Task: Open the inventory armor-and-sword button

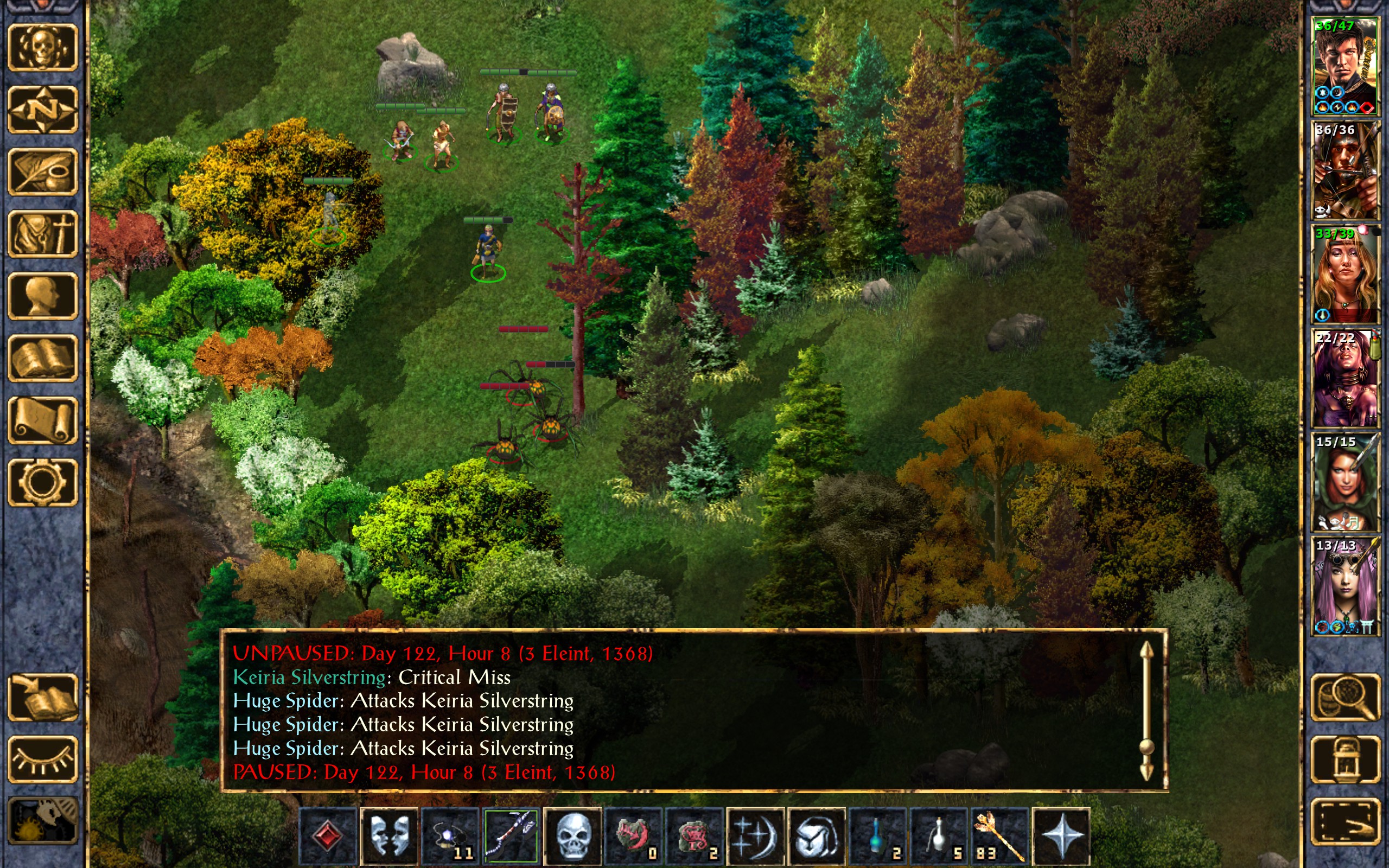Action: pyautogui.click(x=42, y=234)
